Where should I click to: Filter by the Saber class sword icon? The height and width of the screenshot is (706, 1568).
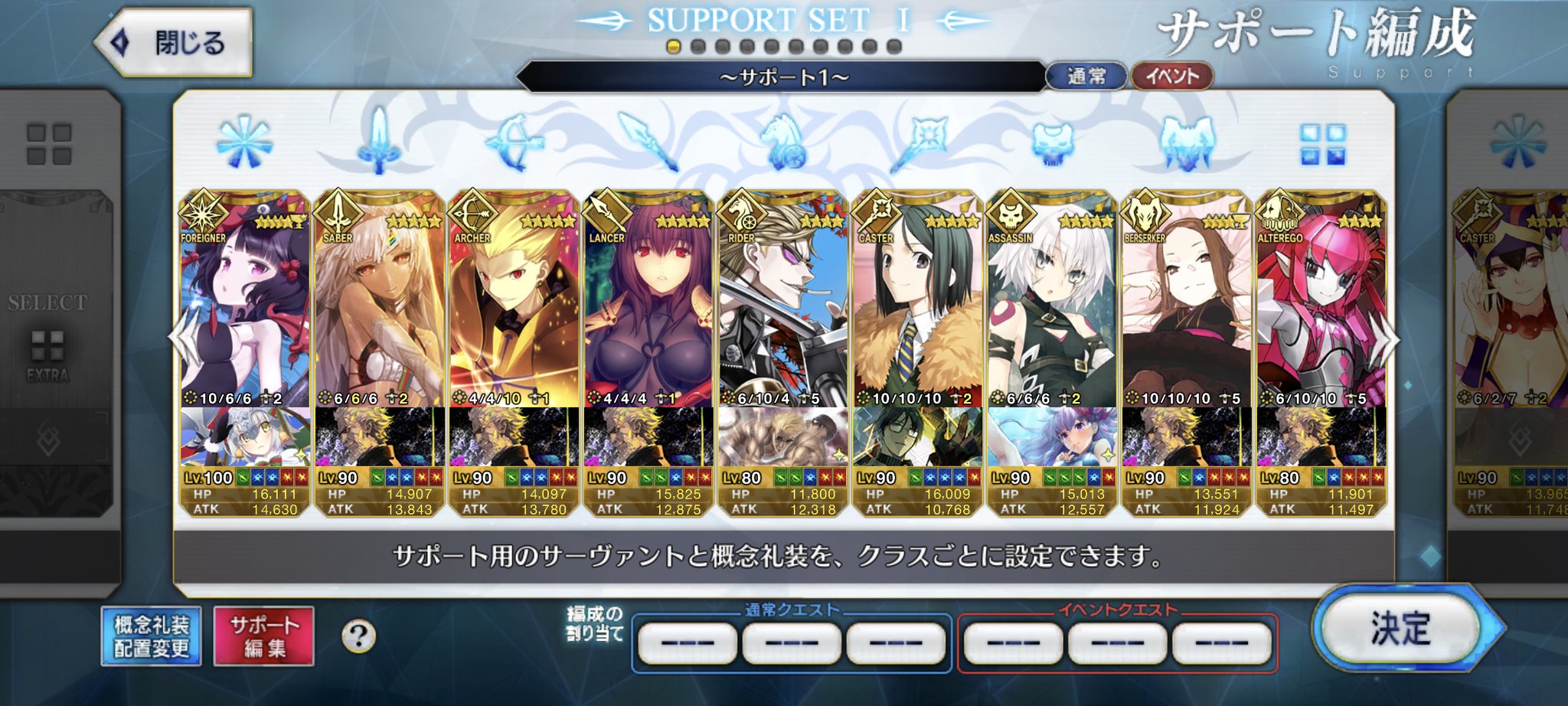click(x=377, y=142)
